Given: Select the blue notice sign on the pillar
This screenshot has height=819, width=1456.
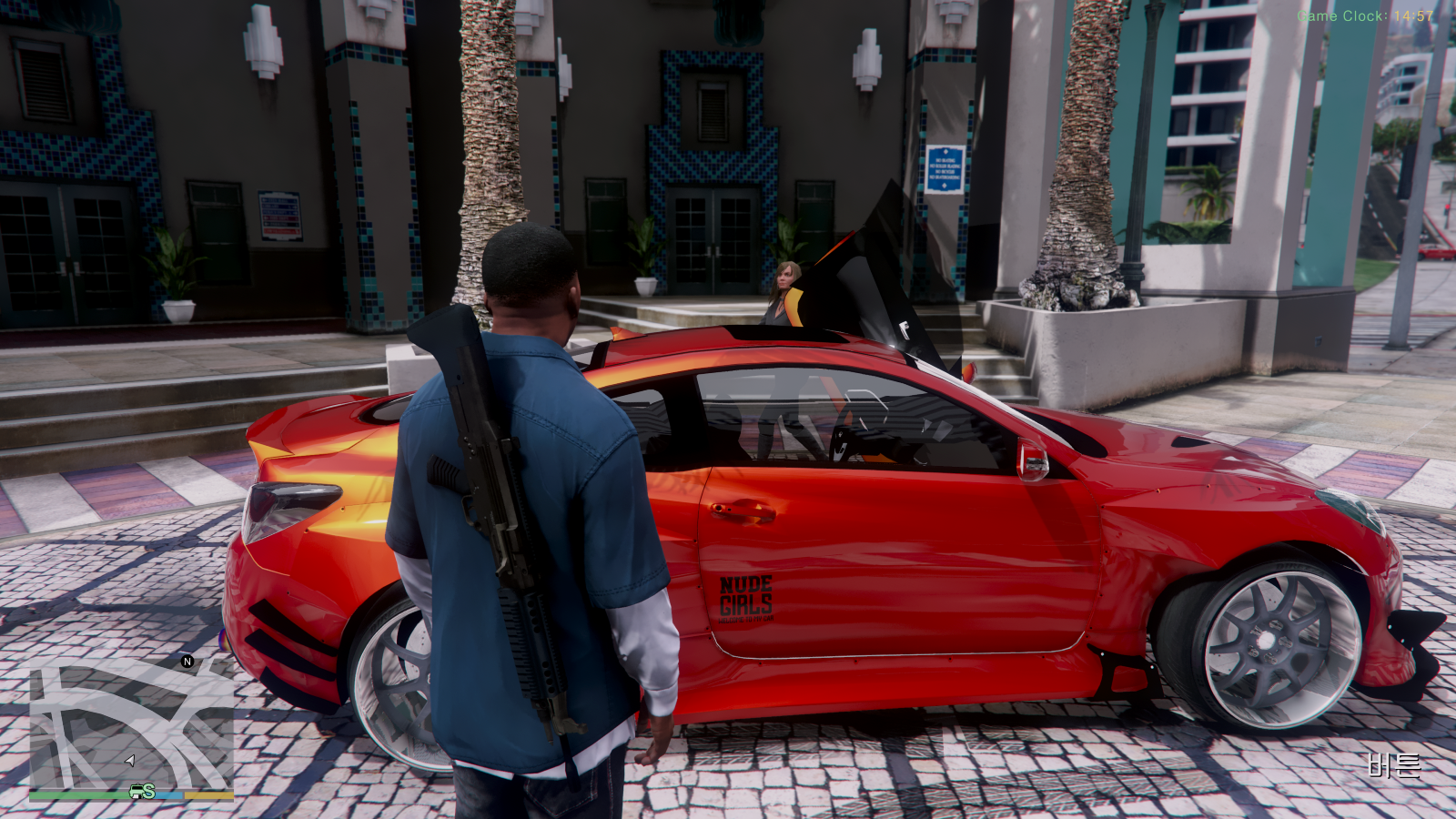Looking at the screenshot, I should coord(944,169).
